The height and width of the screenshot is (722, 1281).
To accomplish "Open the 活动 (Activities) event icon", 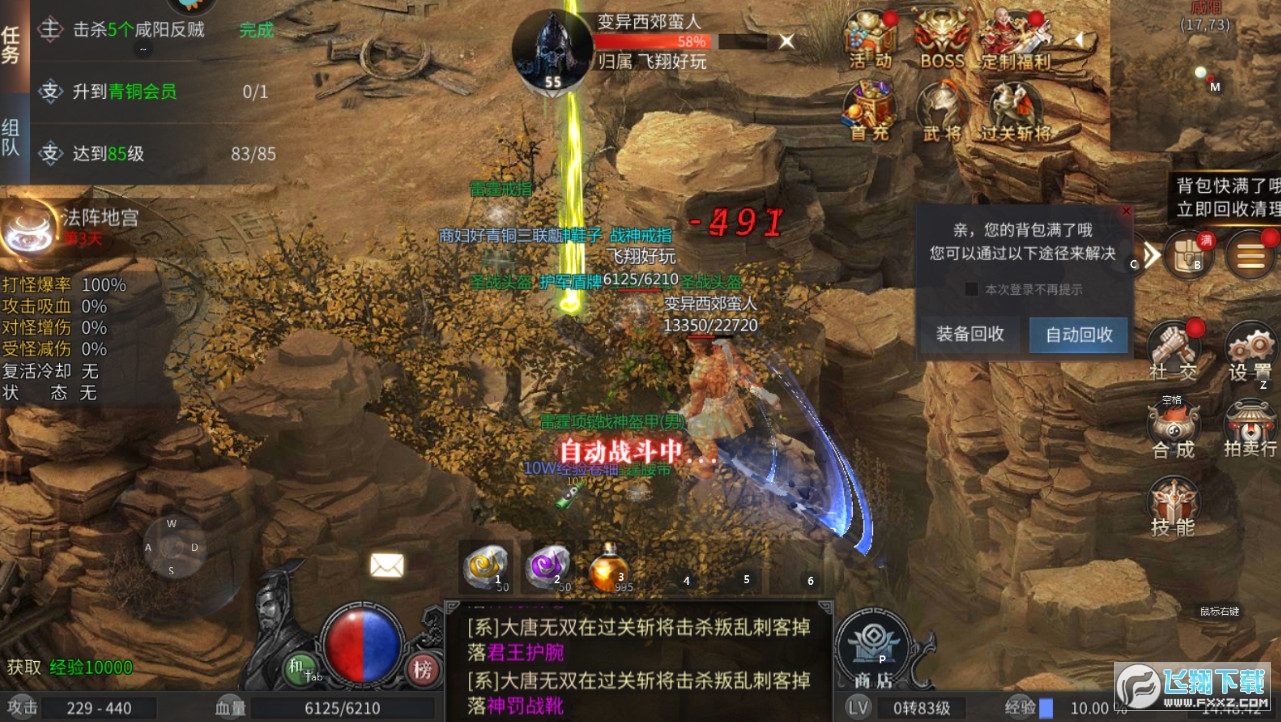I will (868, 38).
